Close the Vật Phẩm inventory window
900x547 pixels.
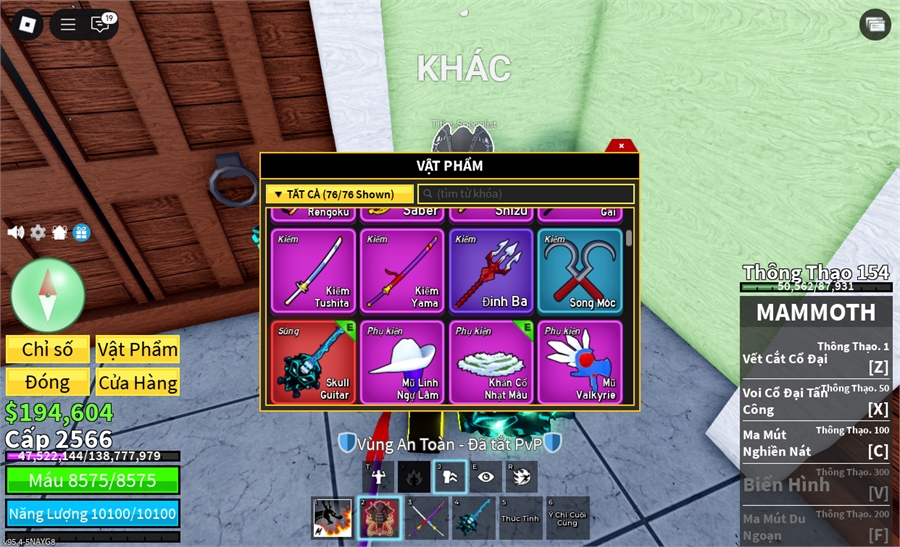[621, 146]
